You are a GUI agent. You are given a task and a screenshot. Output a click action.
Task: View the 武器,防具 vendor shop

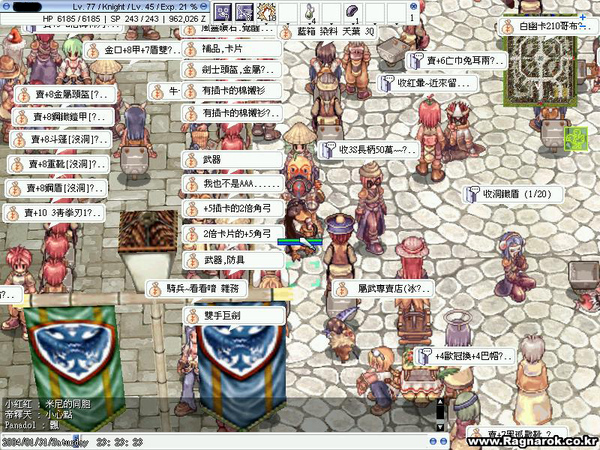pos(225,259)
